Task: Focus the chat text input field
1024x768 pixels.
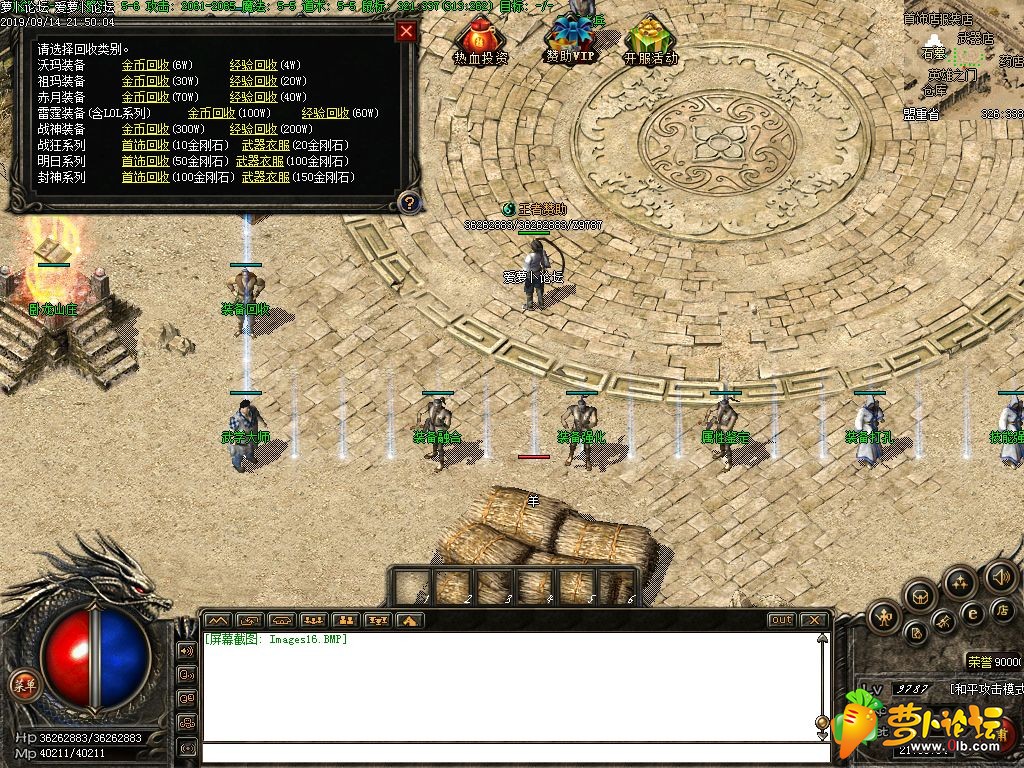Action: coord(510,753)
